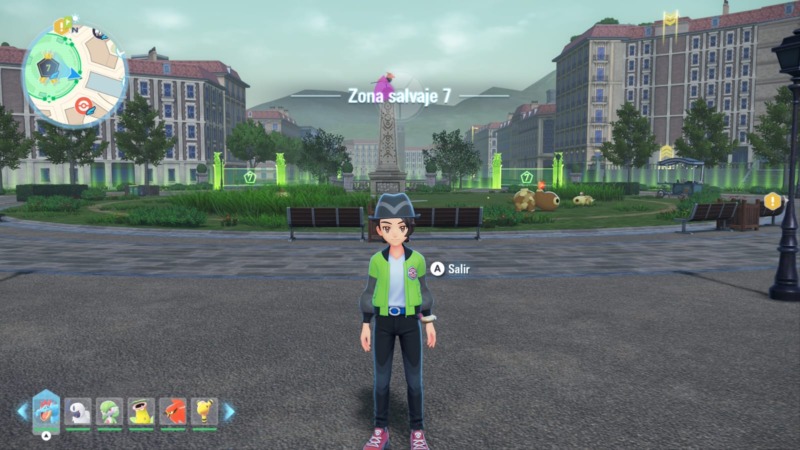Select the Pokémon Center marker on minimap

(82, 105)
